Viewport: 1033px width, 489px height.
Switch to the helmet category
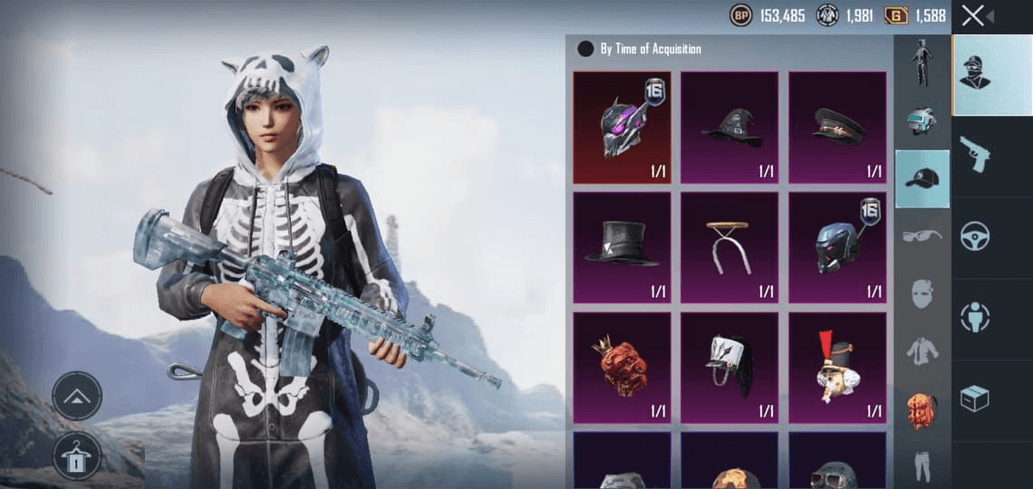922,121
